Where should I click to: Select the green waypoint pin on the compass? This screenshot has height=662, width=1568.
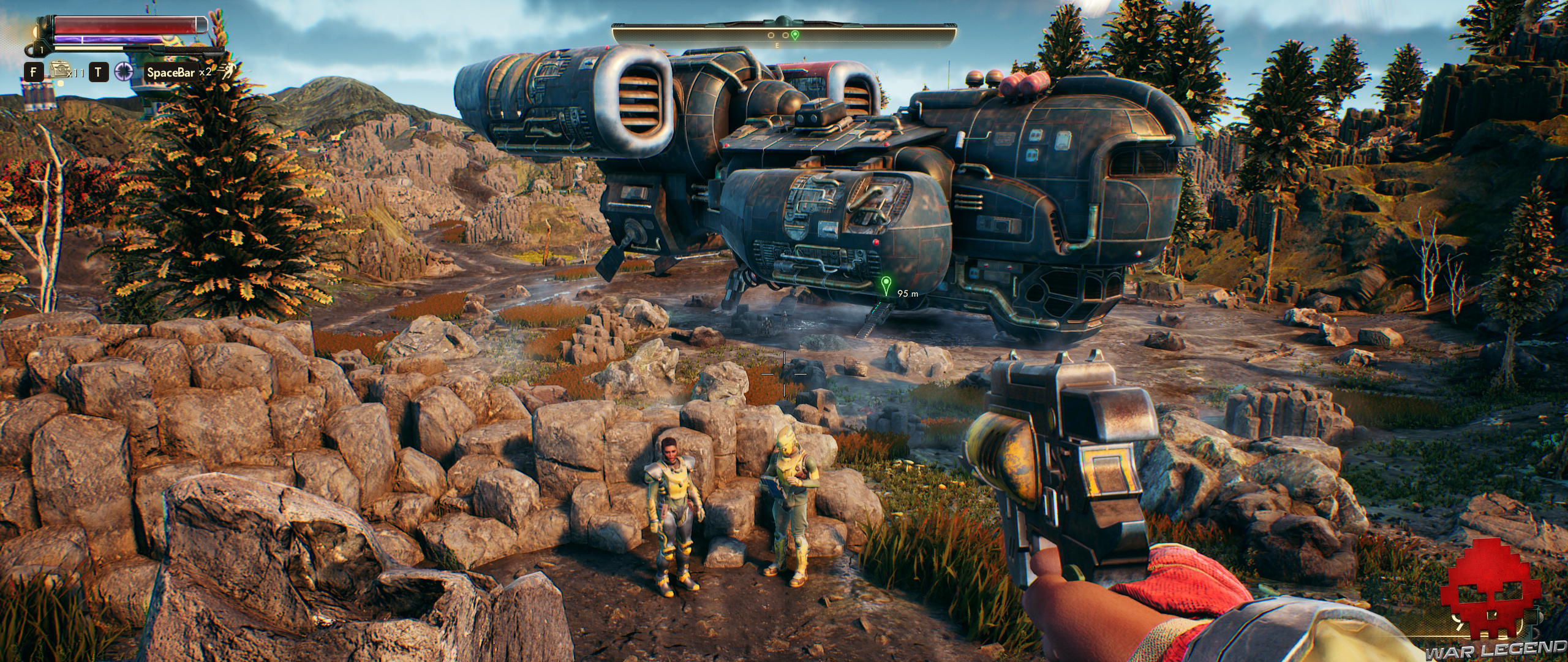[795, 35]
